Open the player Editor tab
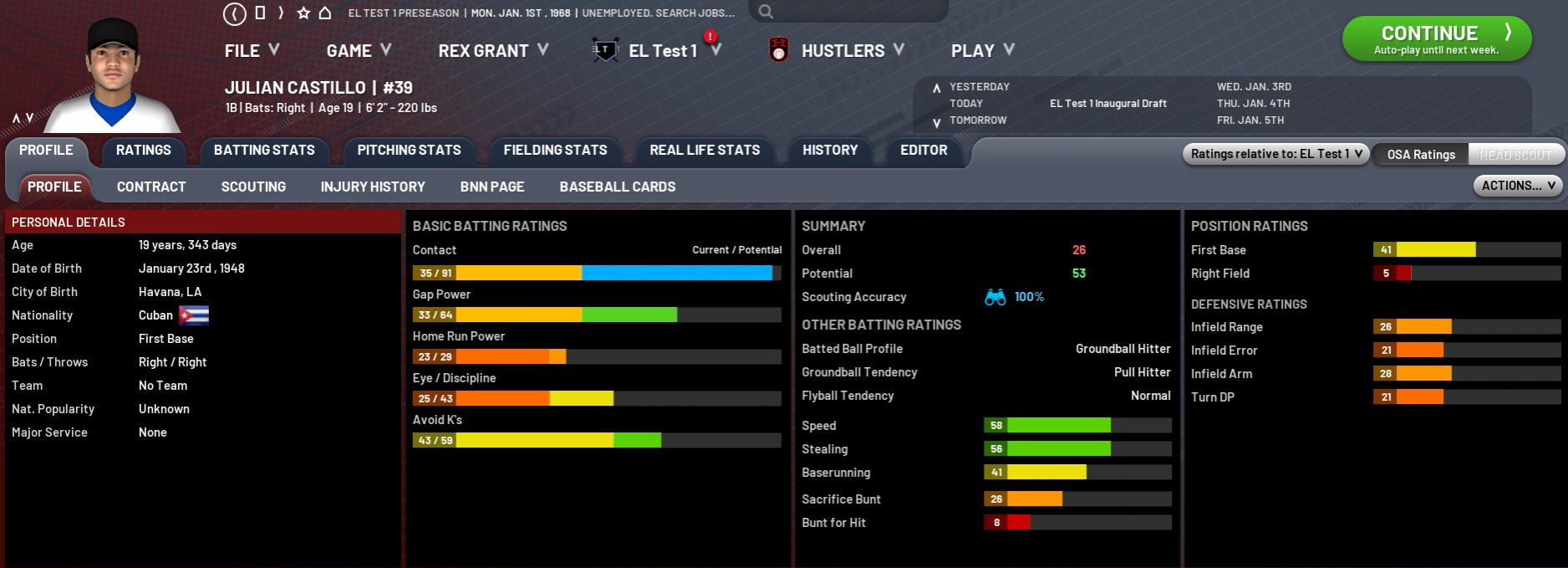Image resolution: width=1568 pixels, height=568 pixels. point(924,151)
